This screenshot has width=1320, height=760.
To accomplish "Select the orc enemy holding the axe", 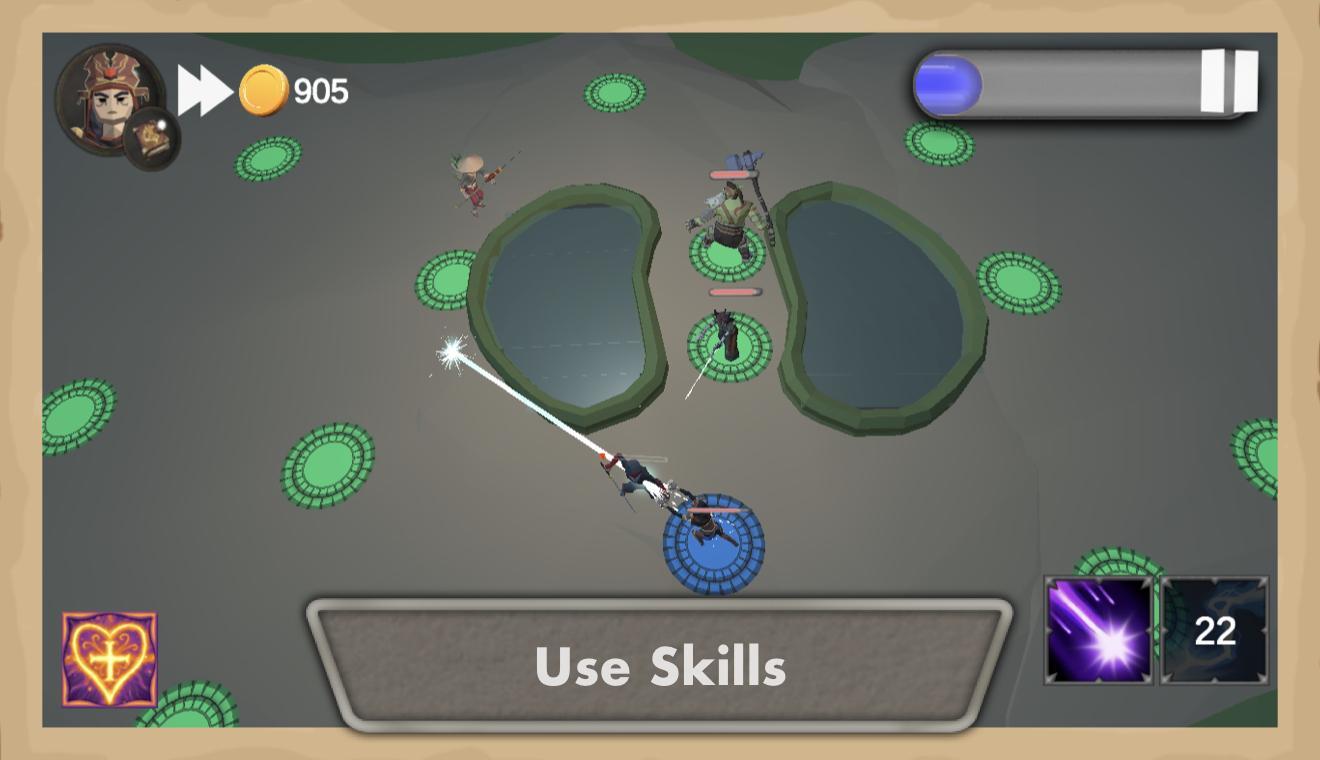I will tap(728, 215).
